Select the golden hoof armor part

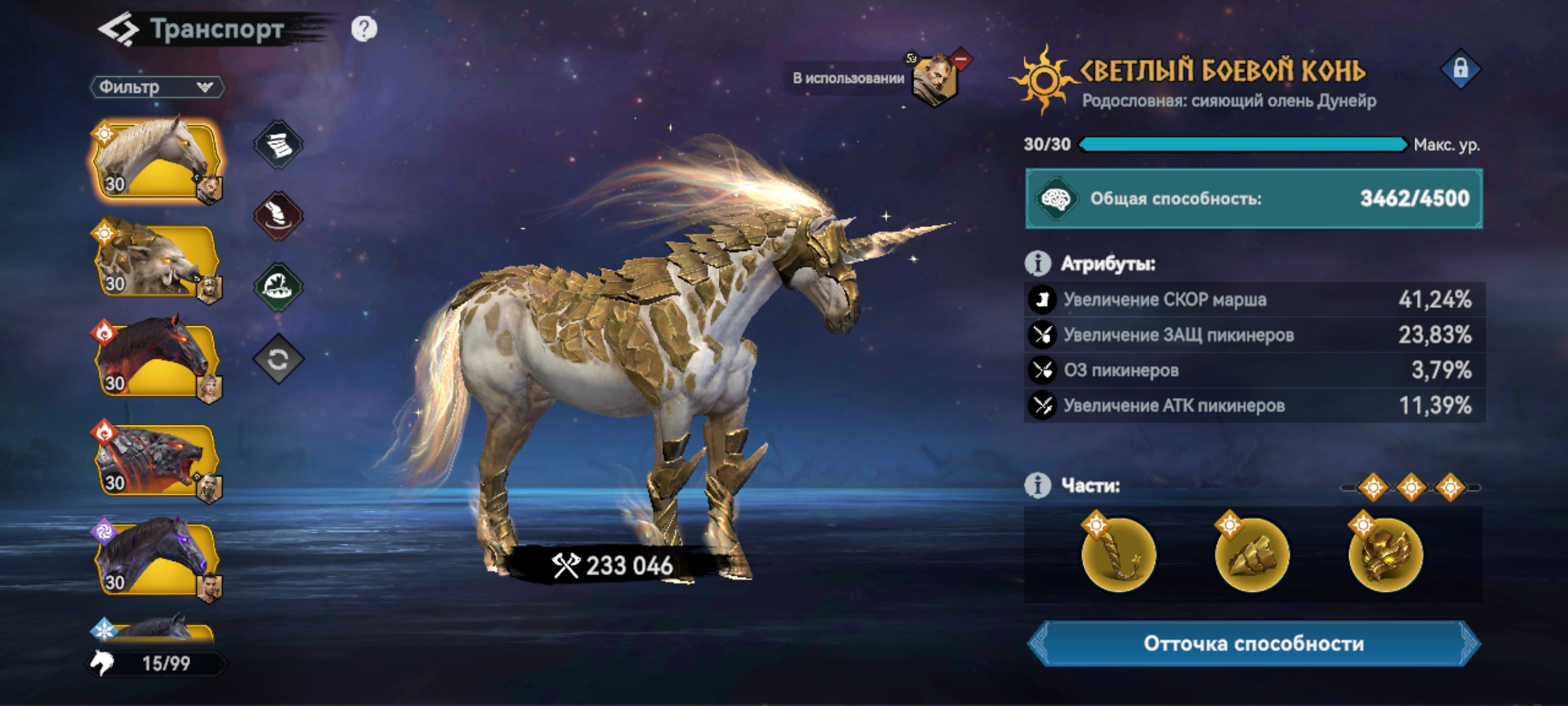1252,555
